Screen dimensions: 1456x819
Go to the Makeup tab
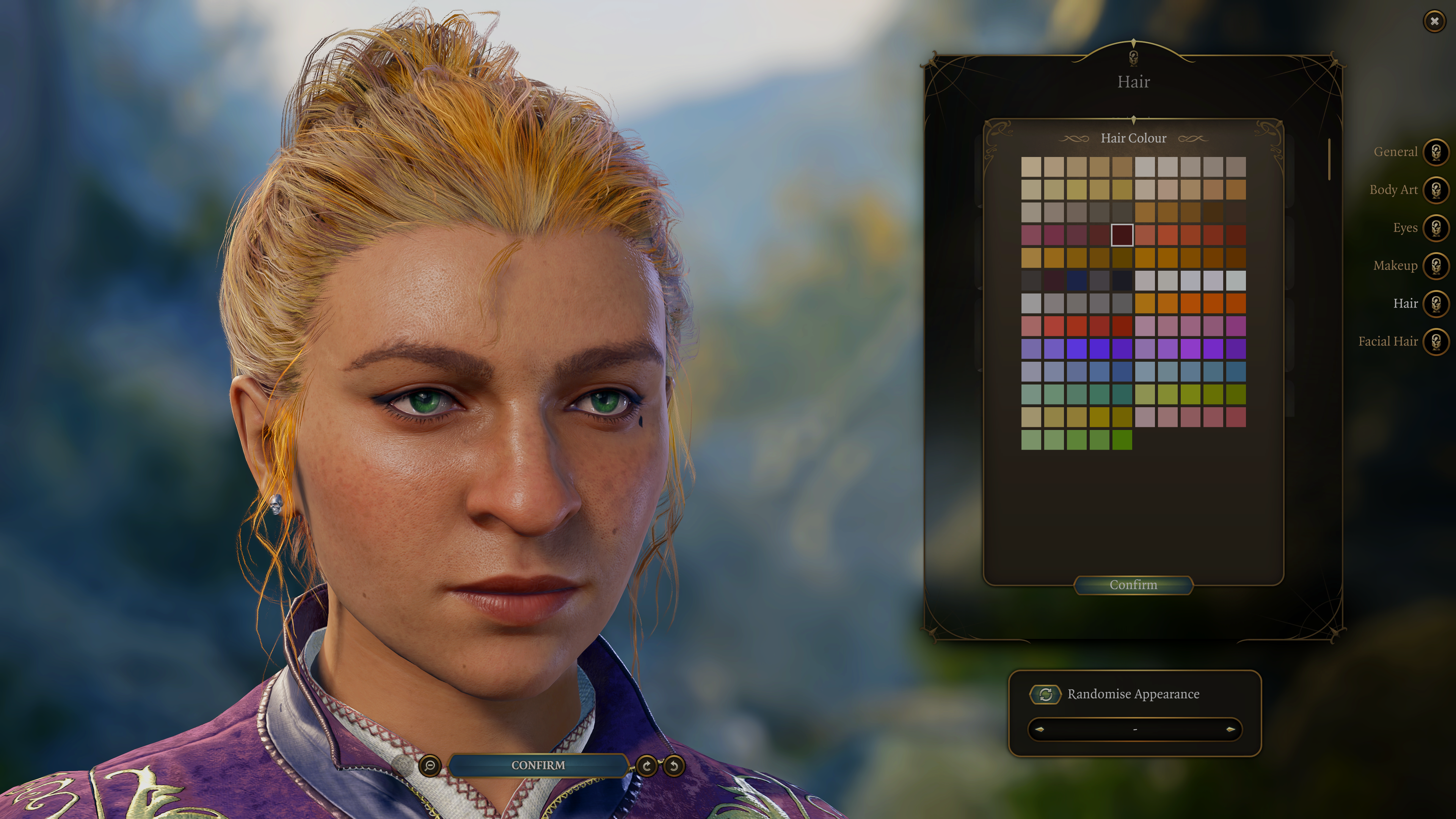coord(1436,266)
